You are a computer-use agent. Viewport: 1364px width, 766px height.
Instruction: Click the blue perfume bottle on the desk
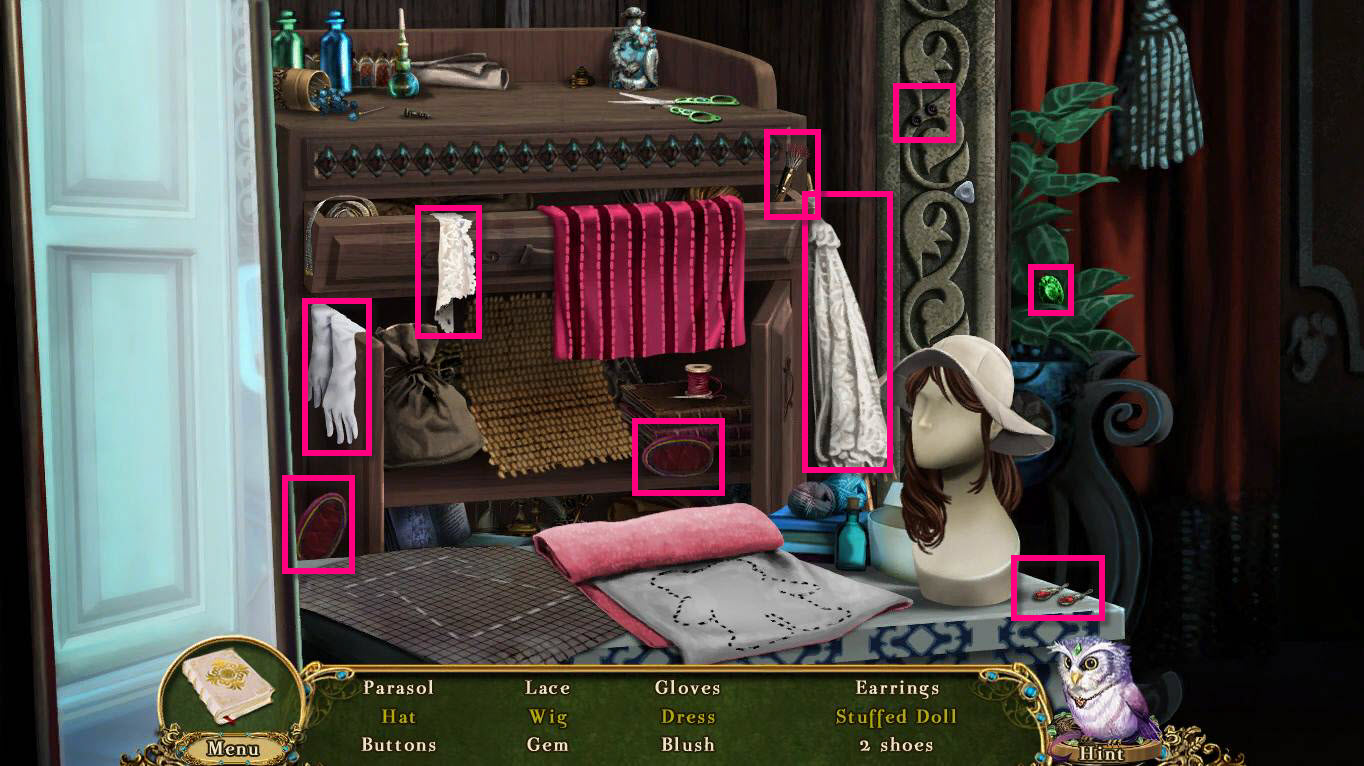[337, 50]
